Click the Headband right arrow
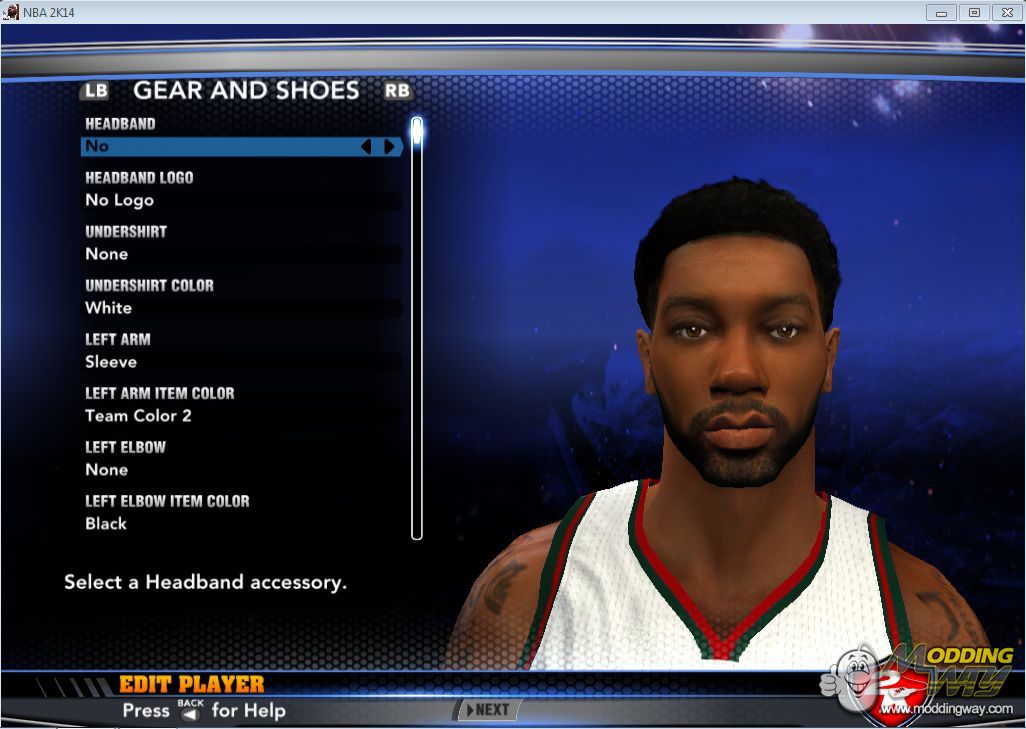The width and height of the screenshot is (1026, 729). pos(389,147)
